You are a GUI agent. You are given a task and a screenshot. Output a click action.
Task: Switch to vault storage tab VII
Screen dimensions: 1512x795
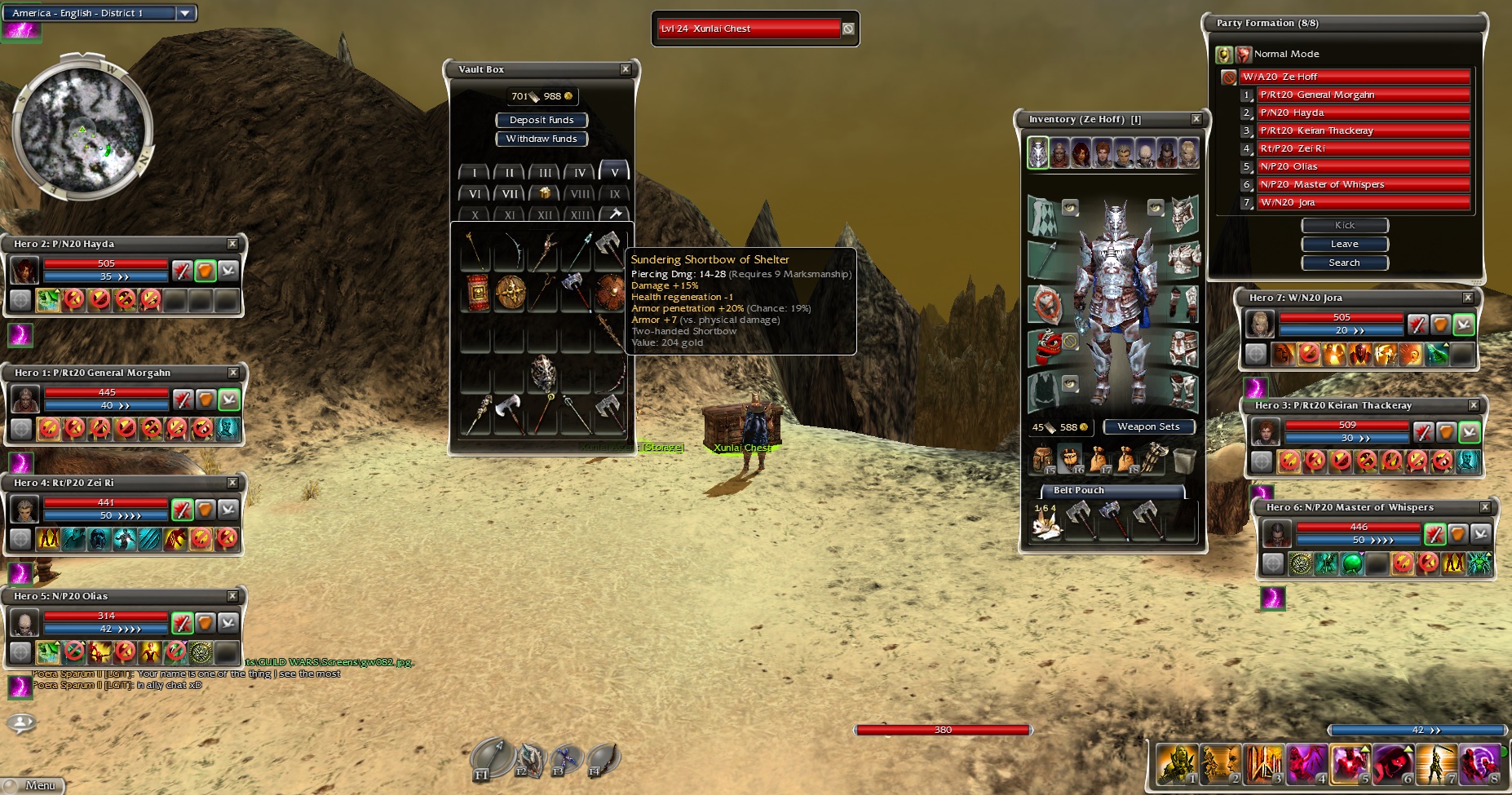click(x=510, y=194)
